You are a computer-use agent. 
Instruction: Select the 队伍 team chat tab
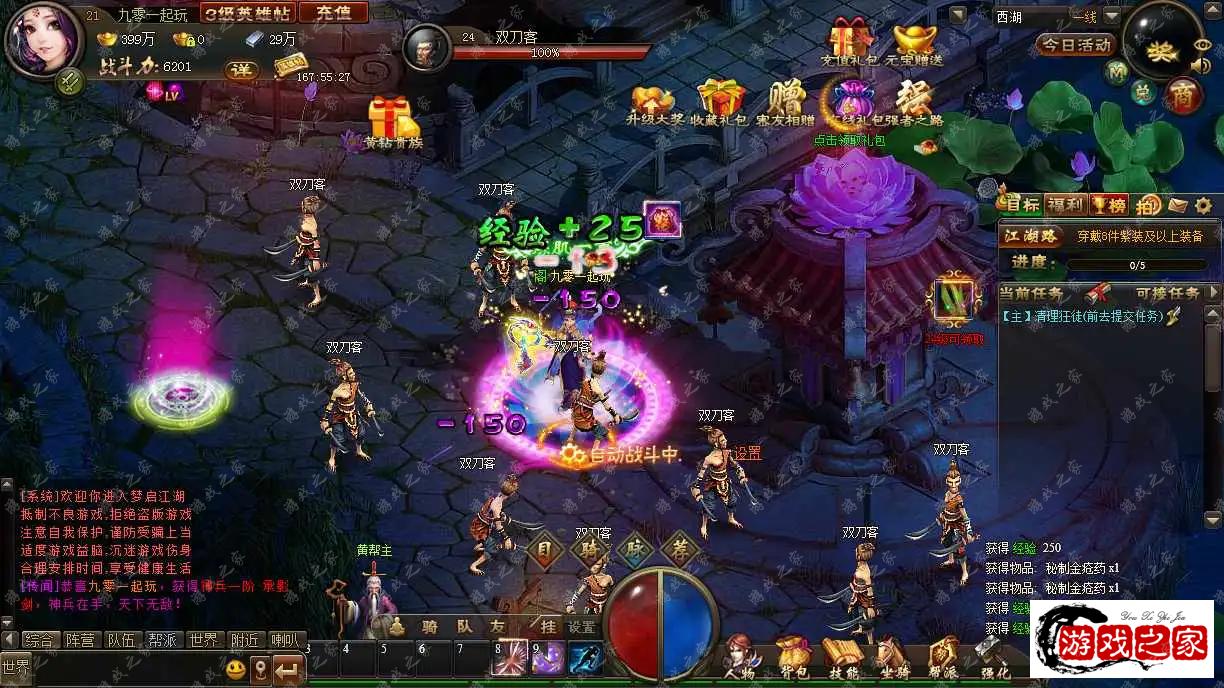(121, 640)
